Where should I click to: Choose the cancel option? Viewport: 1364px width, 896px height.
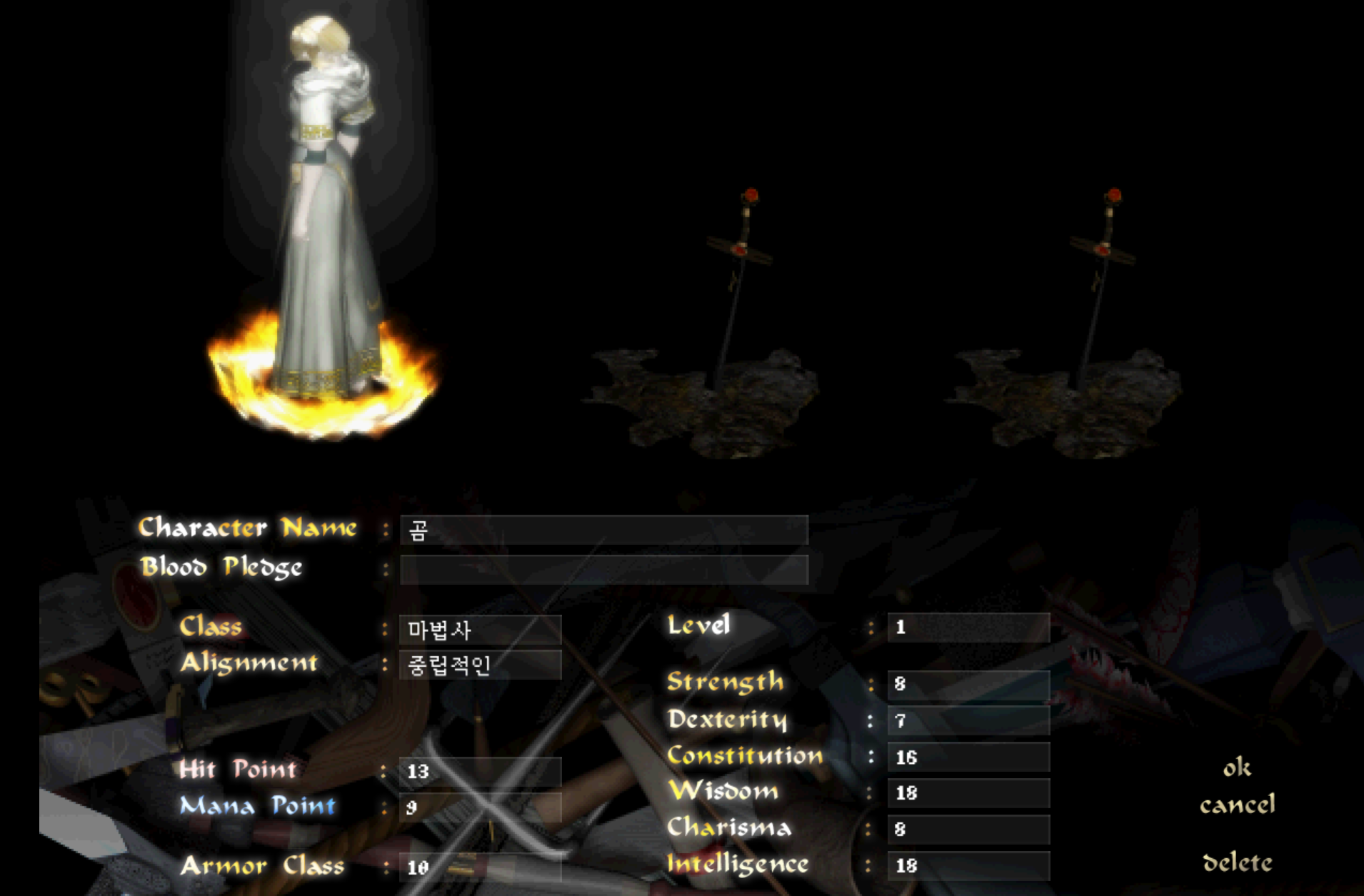click(x=1237, y=805)
